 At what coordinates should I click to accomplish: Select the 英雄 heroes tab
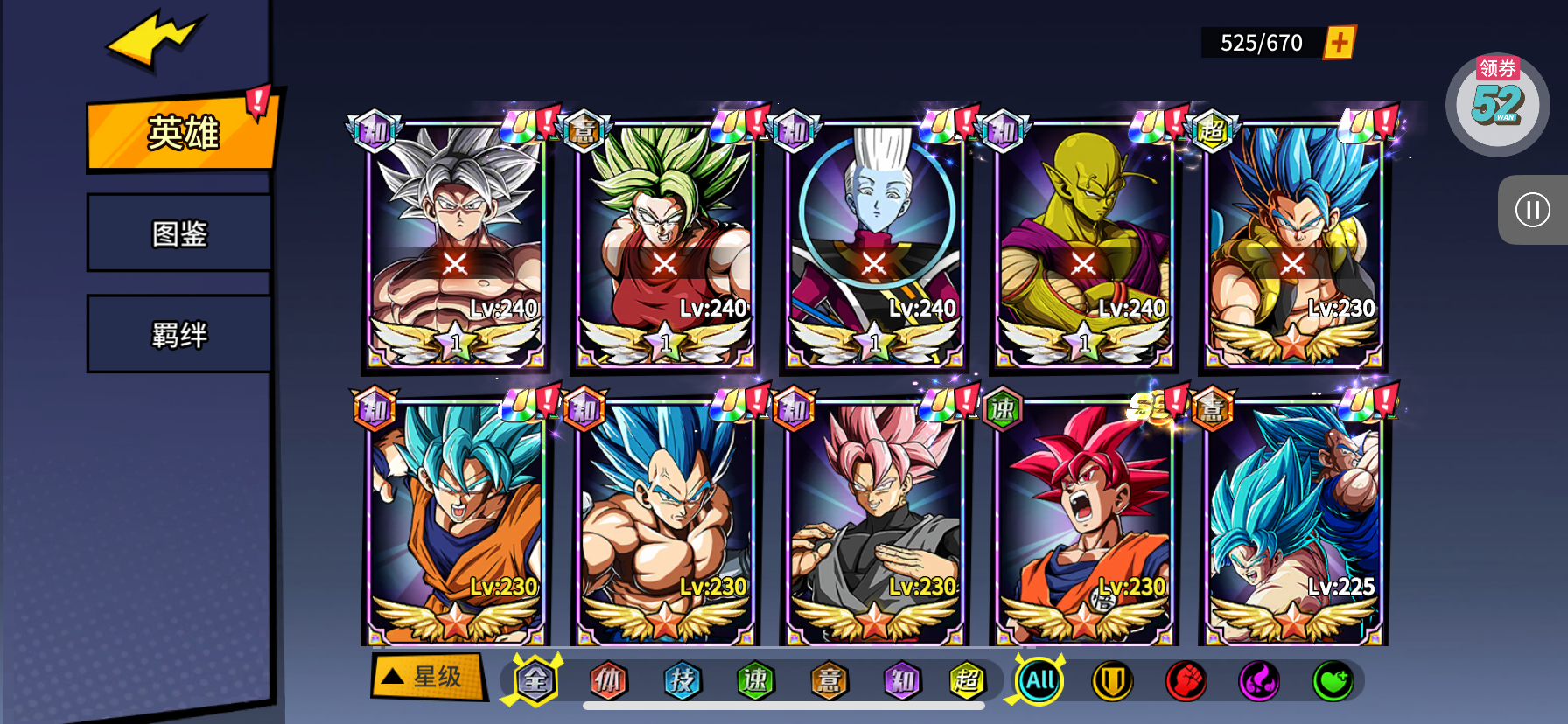pos(182,133)
